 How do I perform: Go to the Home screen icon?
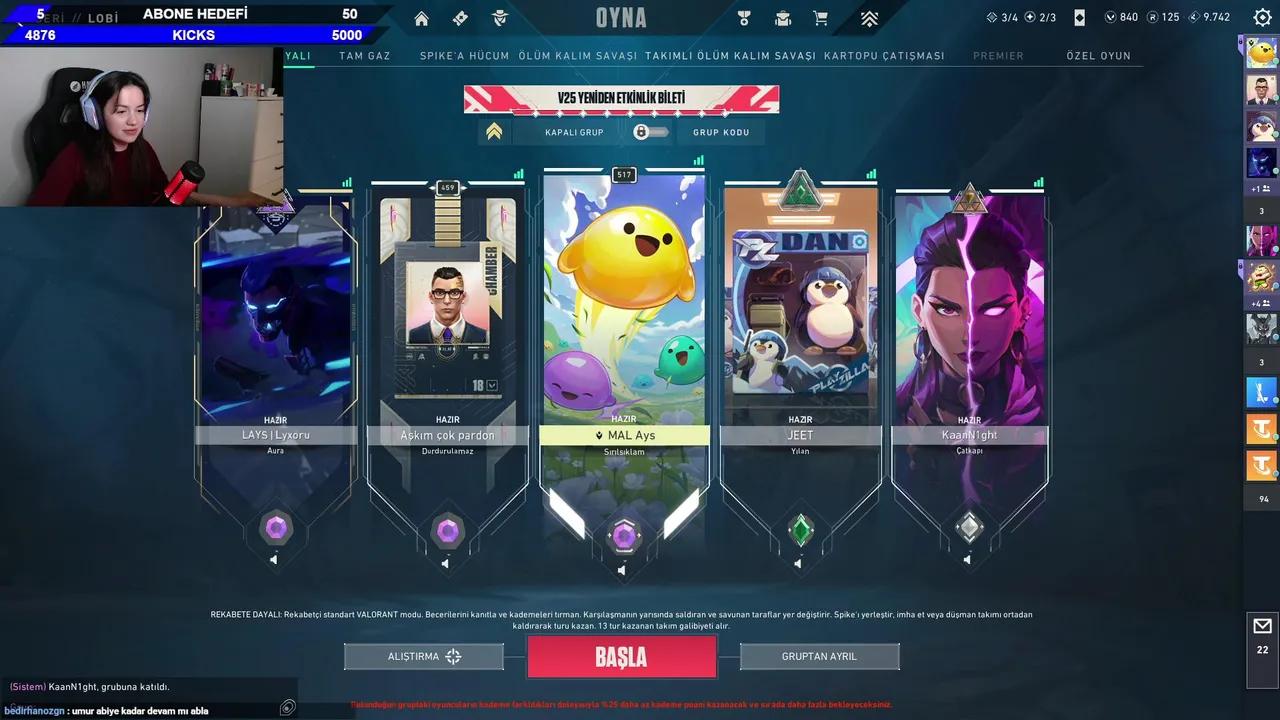pos(421,17)
